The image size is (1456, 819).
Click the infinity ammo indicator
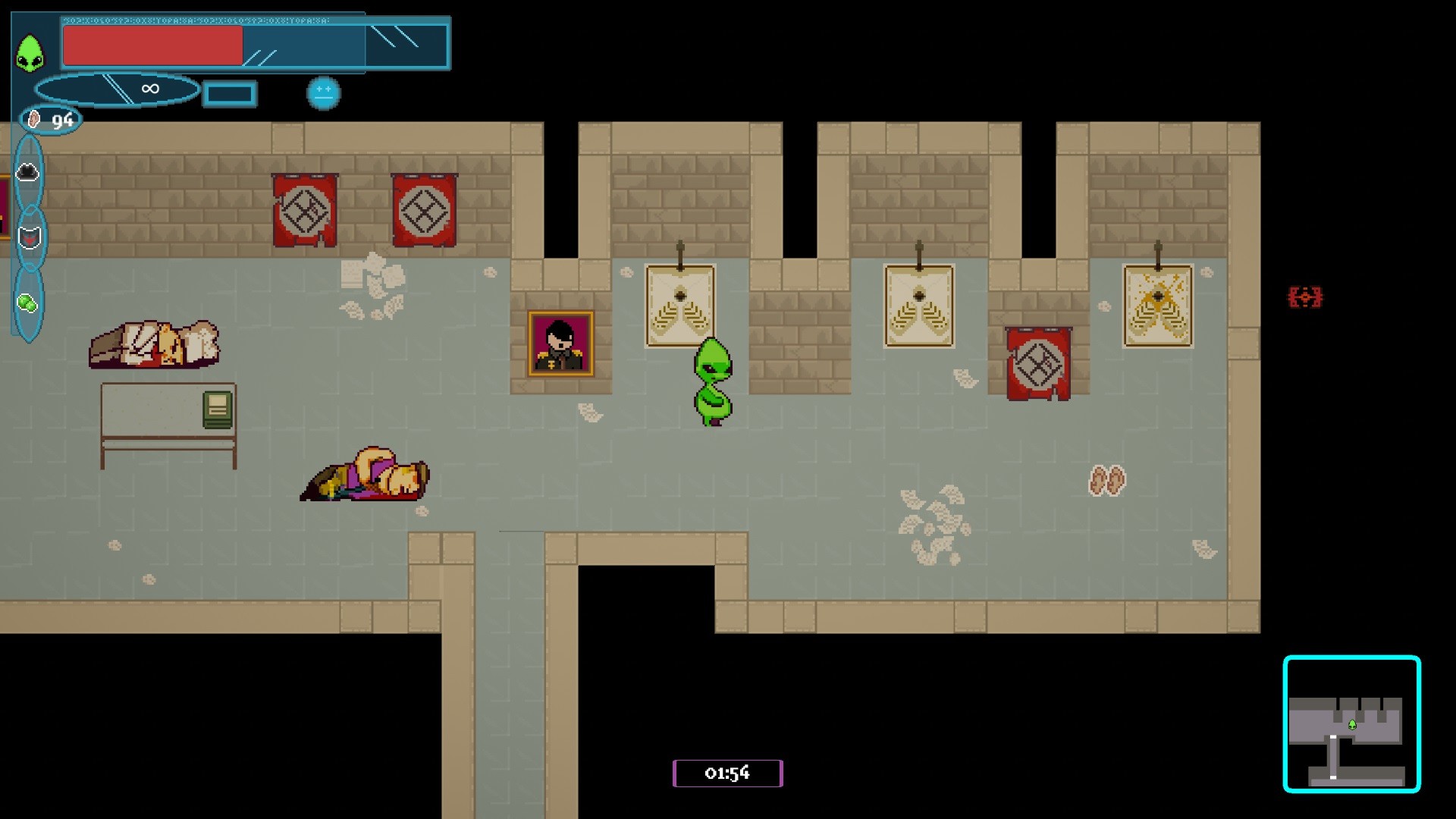coord(149,89)
